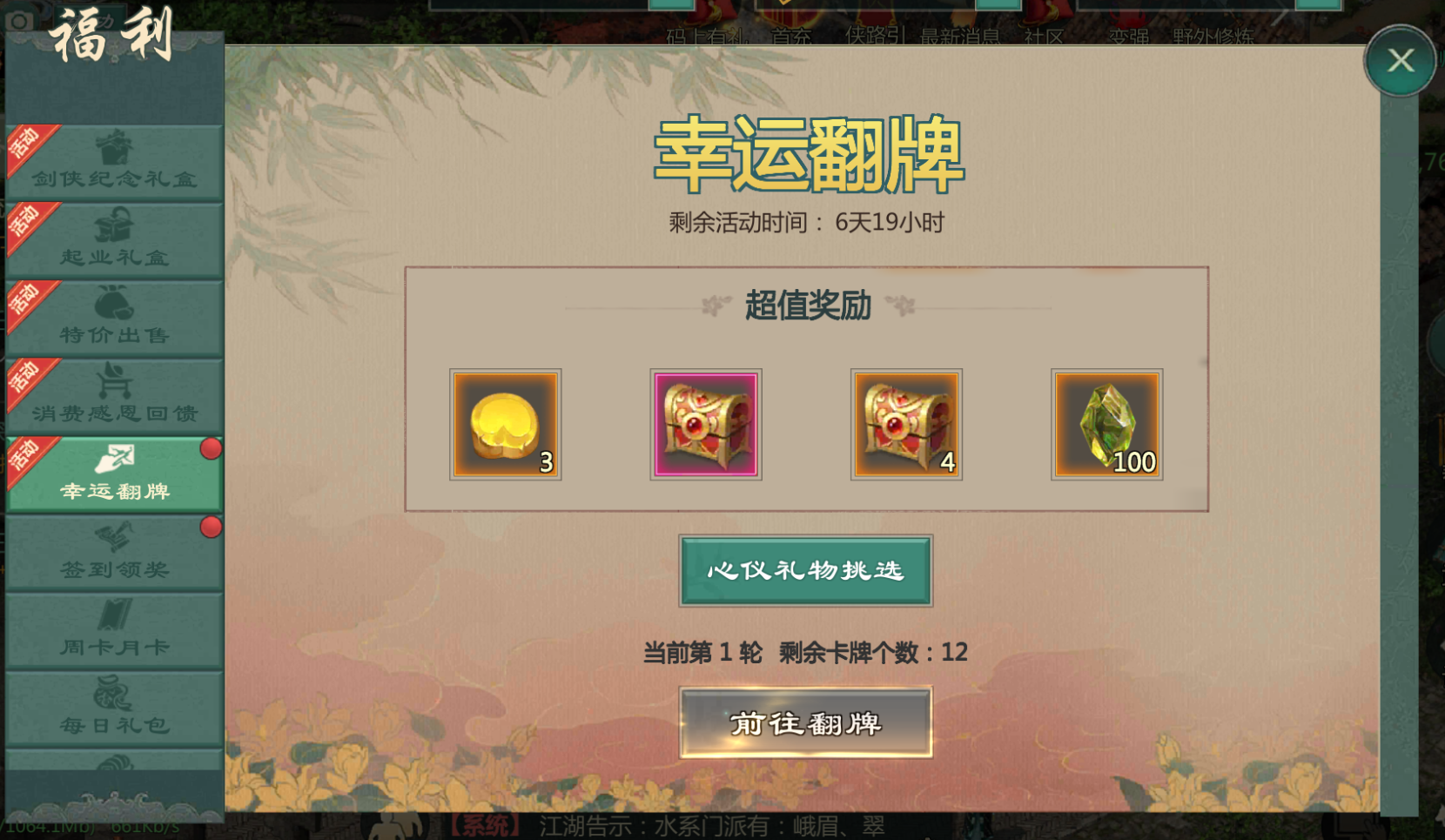Image resolution: width=1445 pixels, height=840 pixels.
Task: Open the 剑侠纪念礼盒 activity panel
Action: 113,161
